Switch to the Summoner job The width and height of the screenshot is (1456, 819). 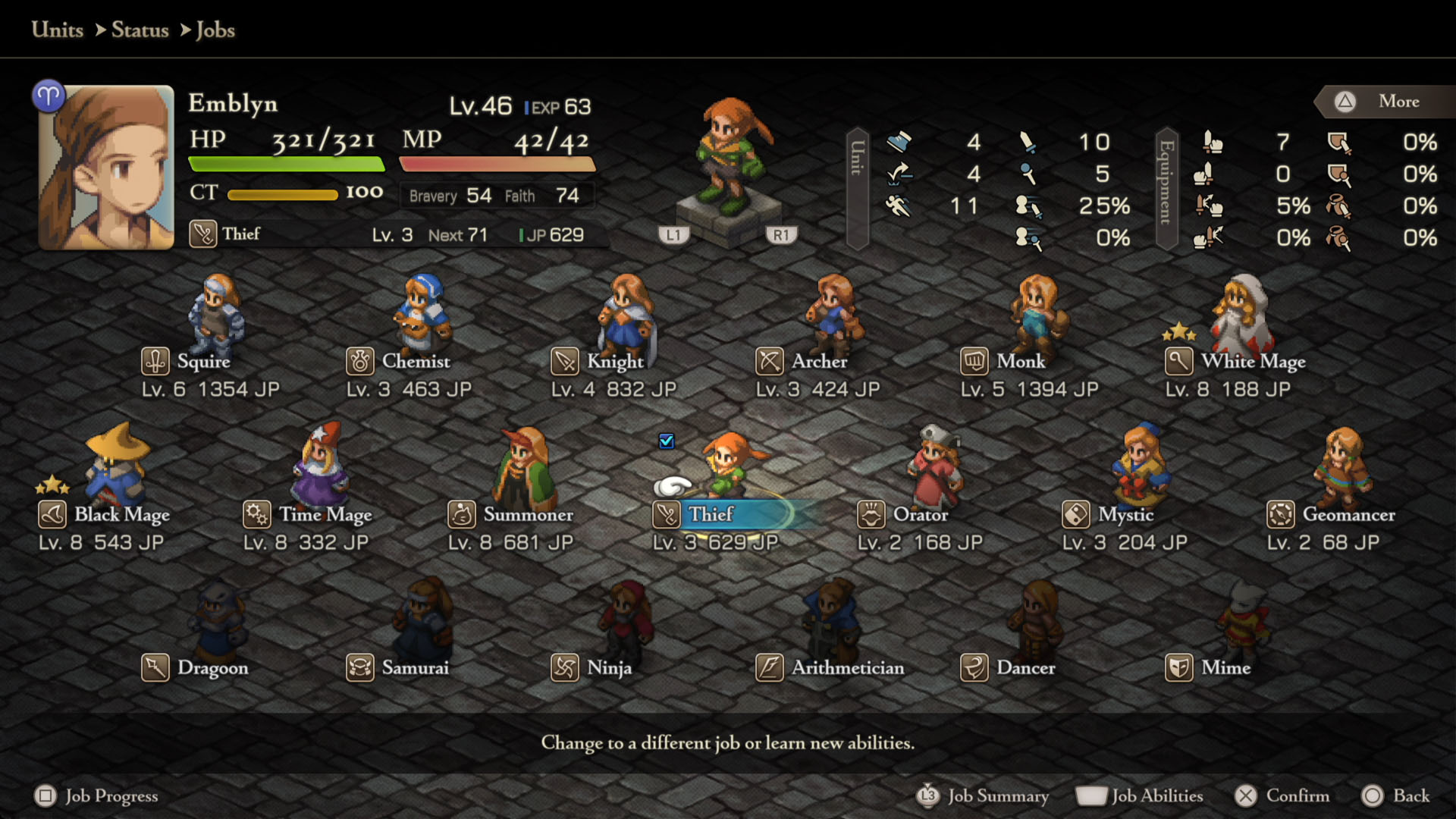pos(528,515)
